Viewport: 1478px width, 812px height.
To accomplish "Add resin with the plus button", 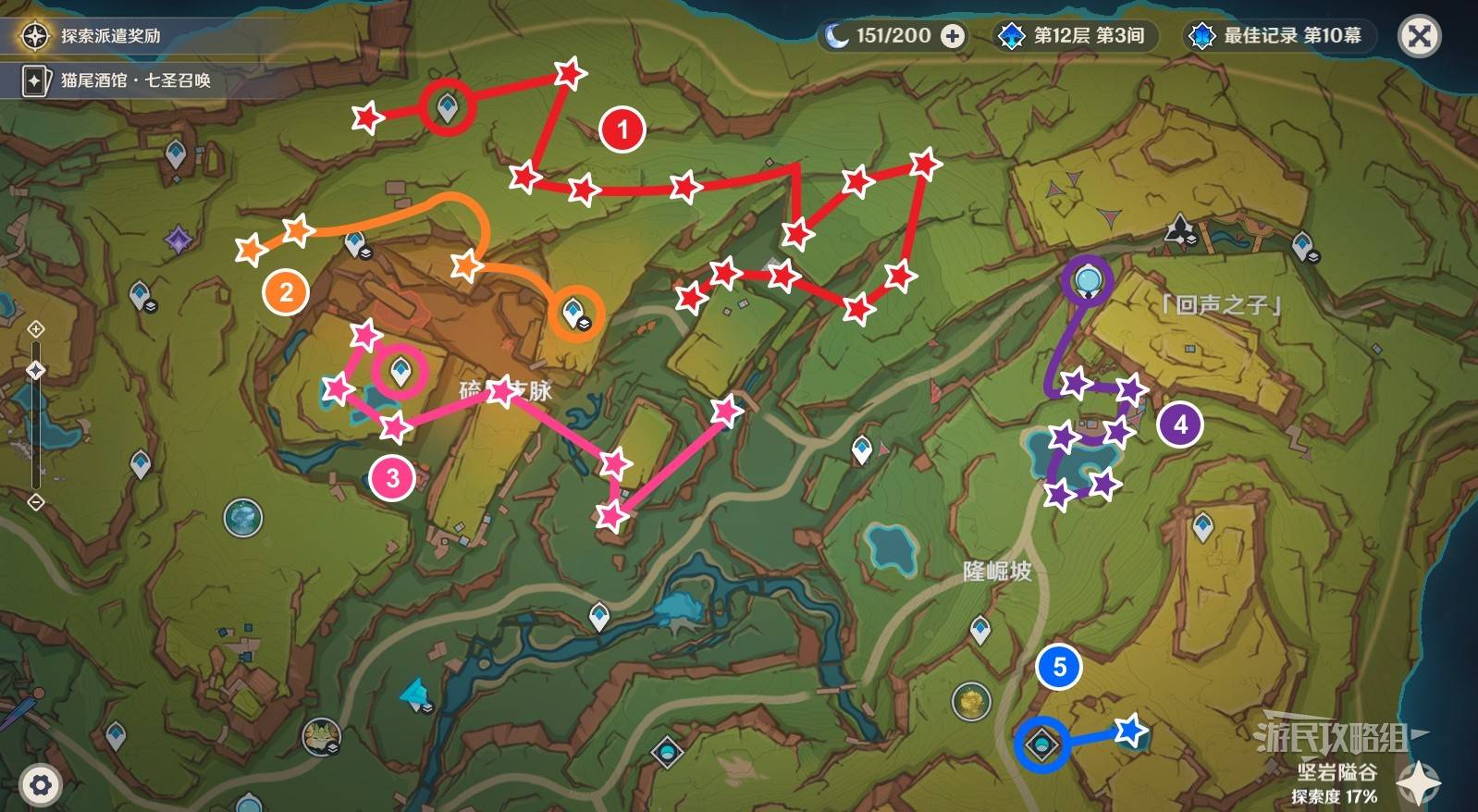I will click(x=952, y=36).
